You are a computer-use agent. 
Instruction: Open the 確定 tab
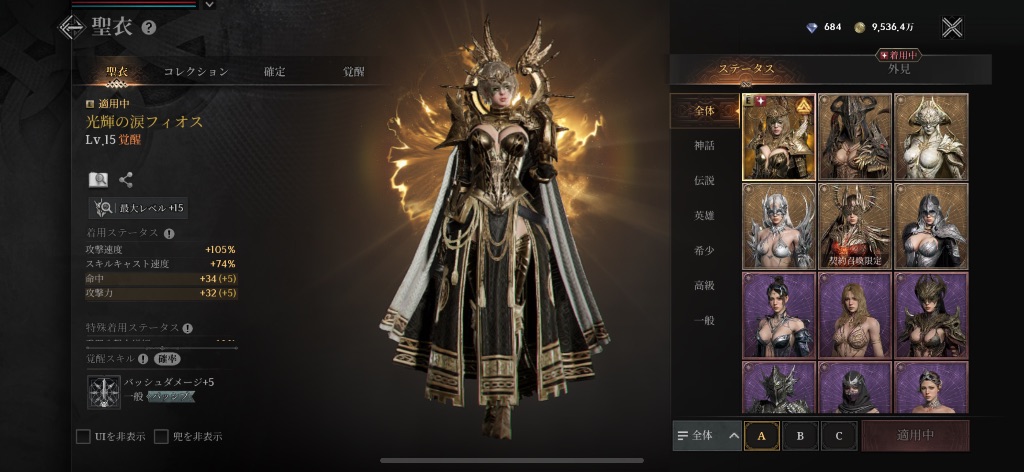point(274,72)
